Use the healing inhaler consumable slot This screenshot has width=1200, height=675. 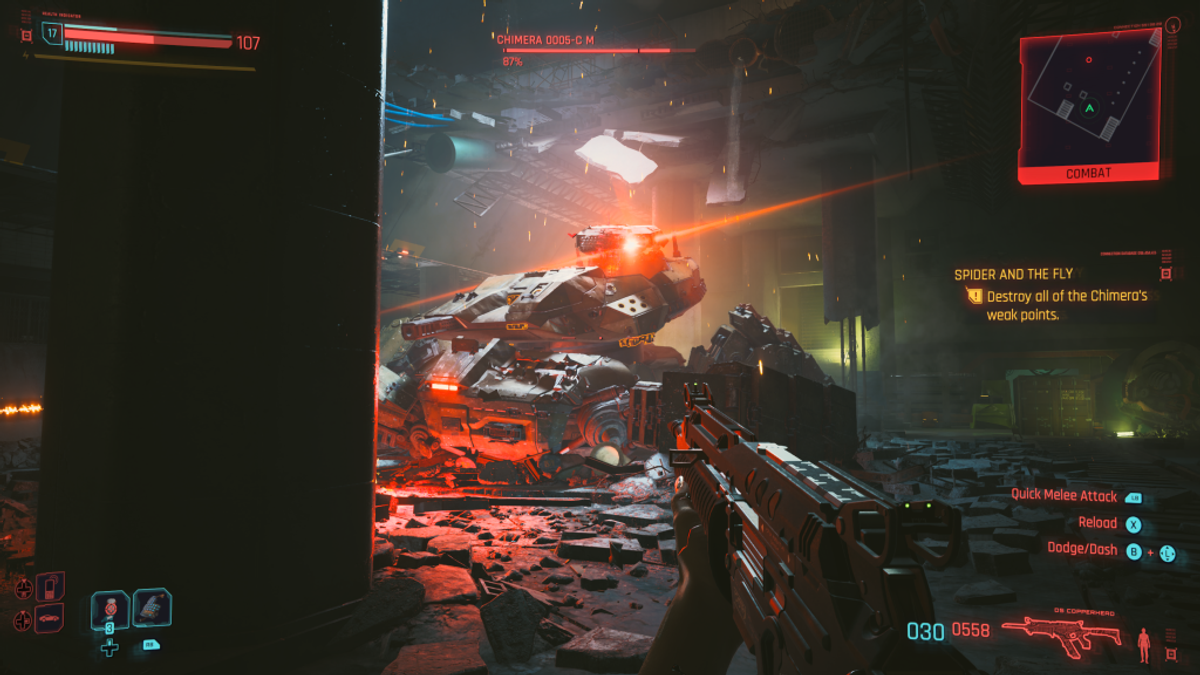pos(109,609)
